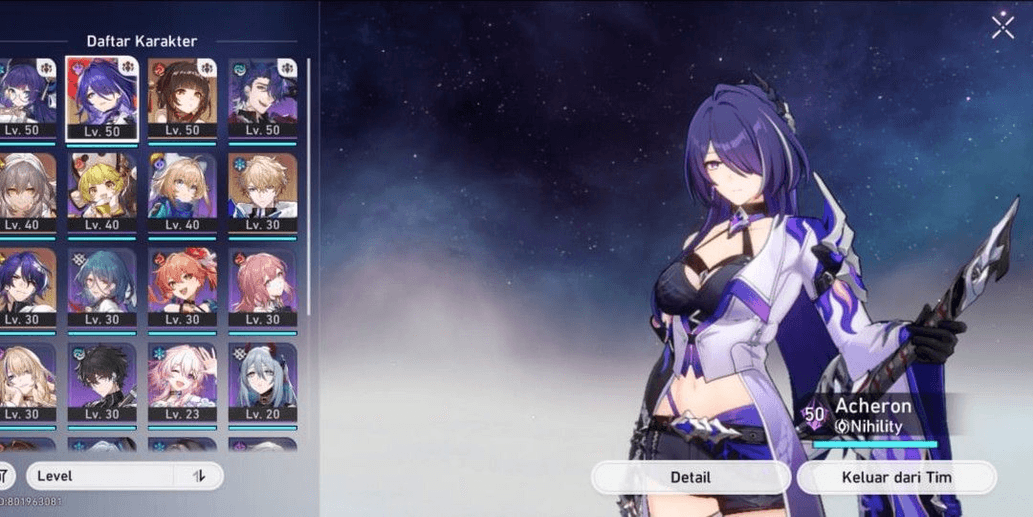Select Acheron's highlighted portrait tile
Image resolution: width=1033 pixels, height=517 pixels.
point(102,97)
